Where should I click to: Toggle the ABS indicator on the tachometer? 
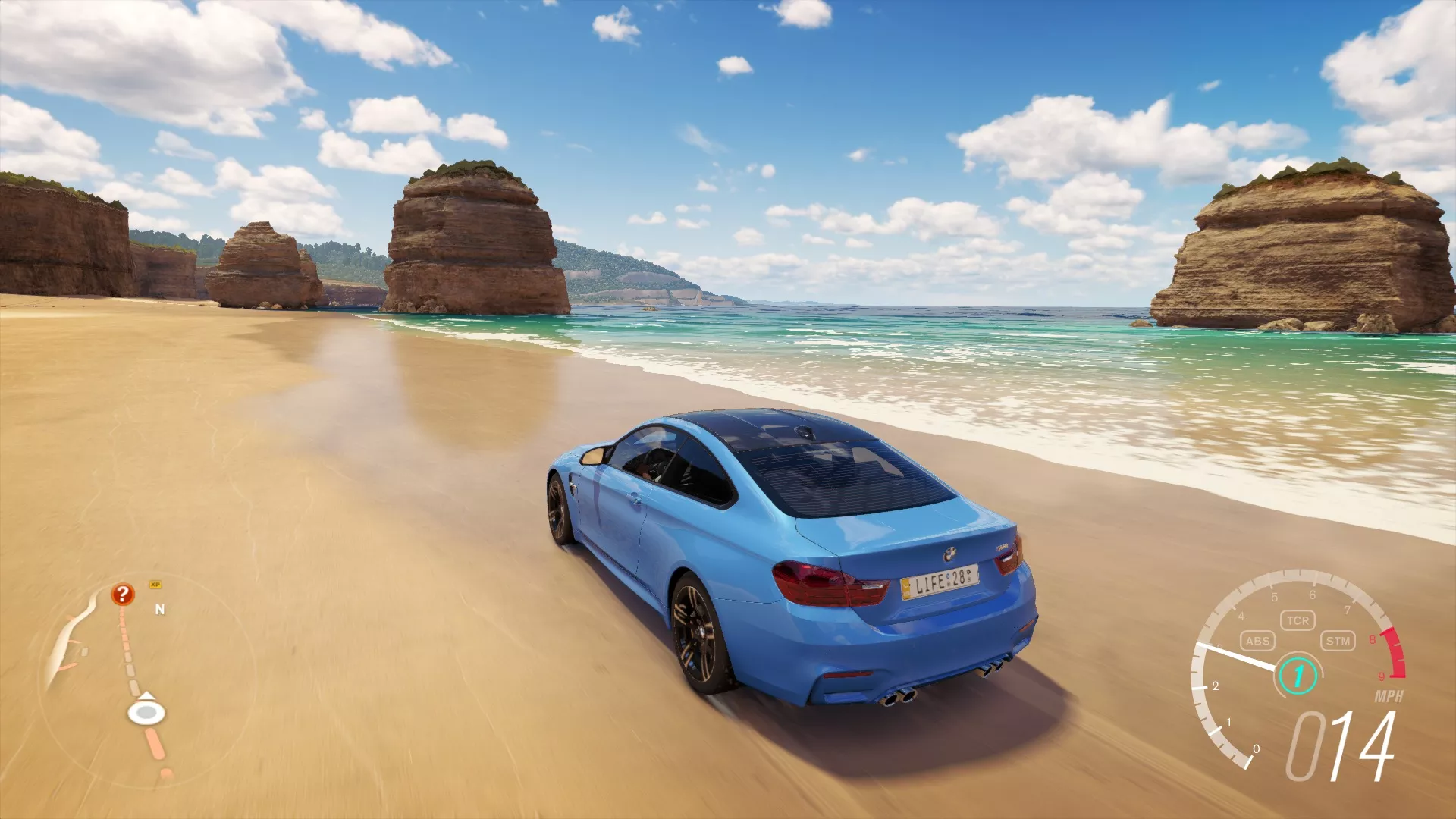pyautogui.click(x=1257, y=641)
